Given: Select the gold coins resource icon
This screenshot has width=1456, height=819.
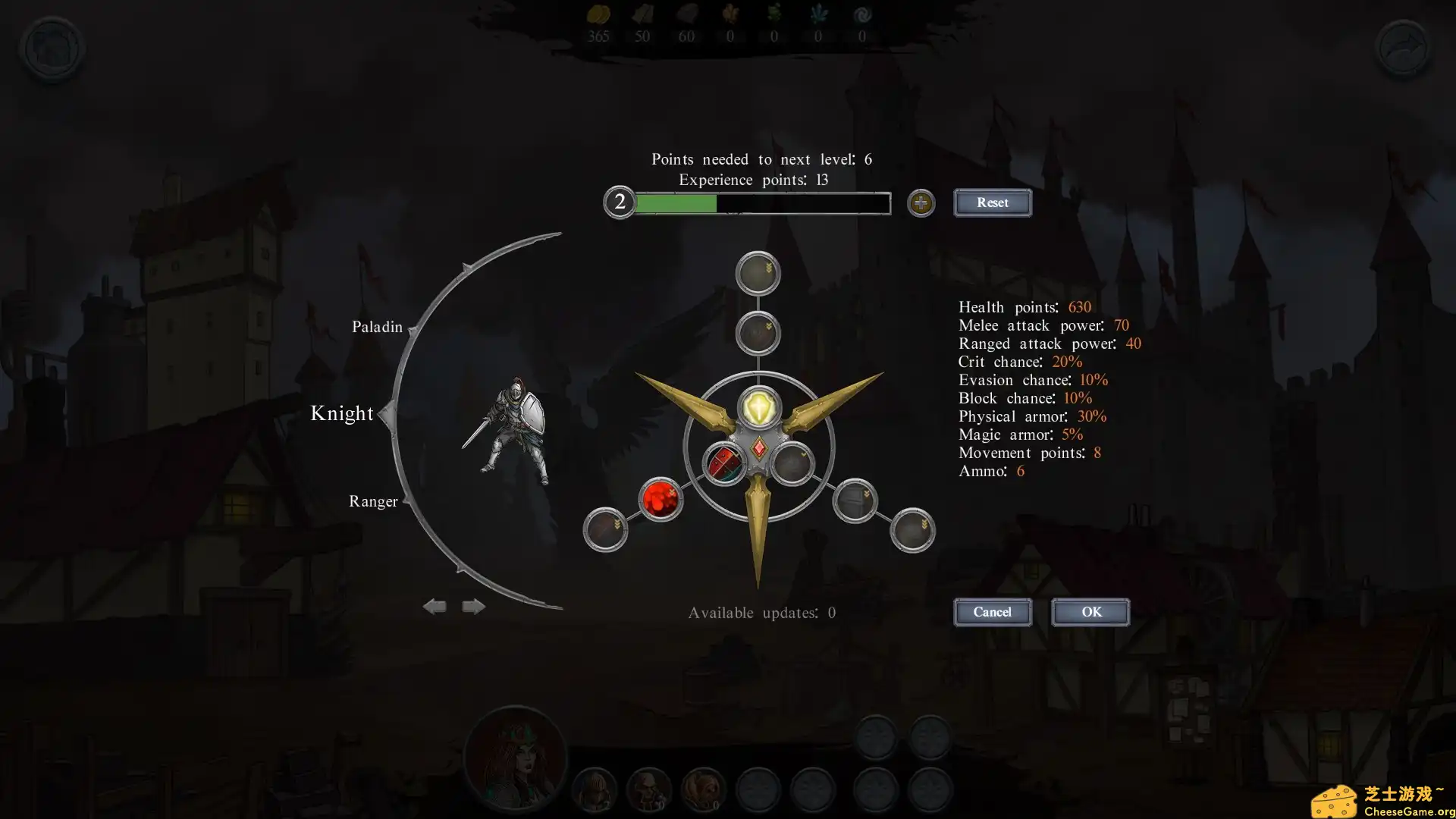Looking at the screenshot, I should pyautogui.click(x=599, y=15).
